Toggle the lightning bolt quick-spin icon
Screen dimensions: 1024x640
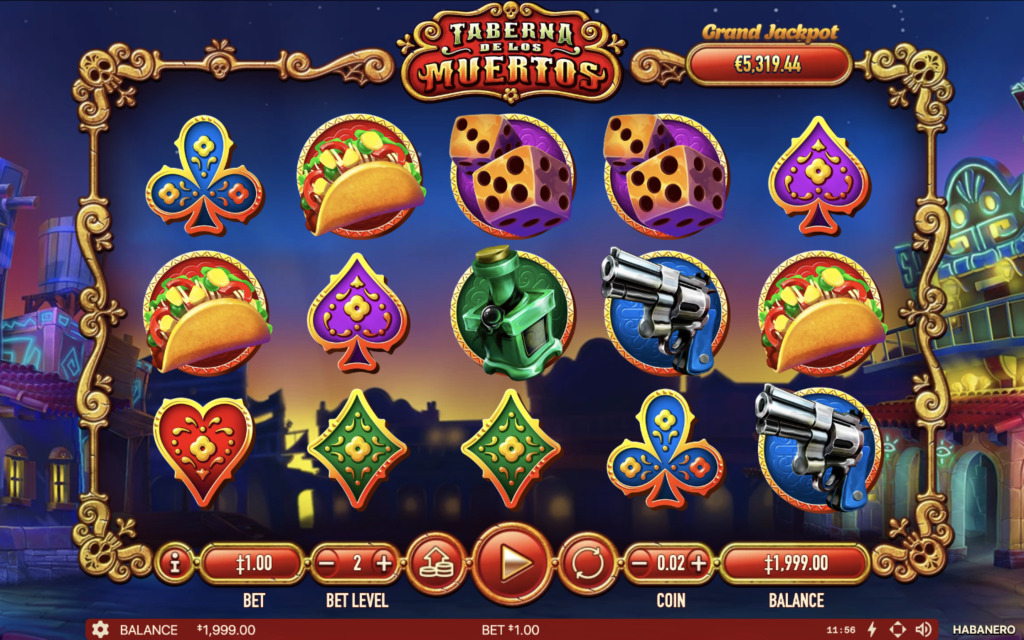871,630
